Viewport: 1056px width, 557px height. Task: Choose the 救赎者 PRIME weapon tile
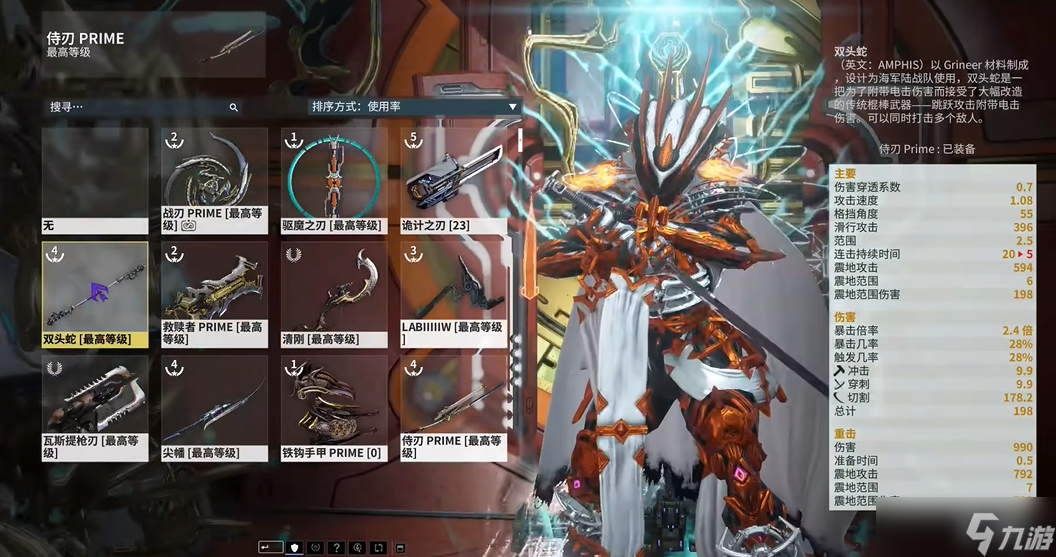pyautogui.click(x=214, y=294)
